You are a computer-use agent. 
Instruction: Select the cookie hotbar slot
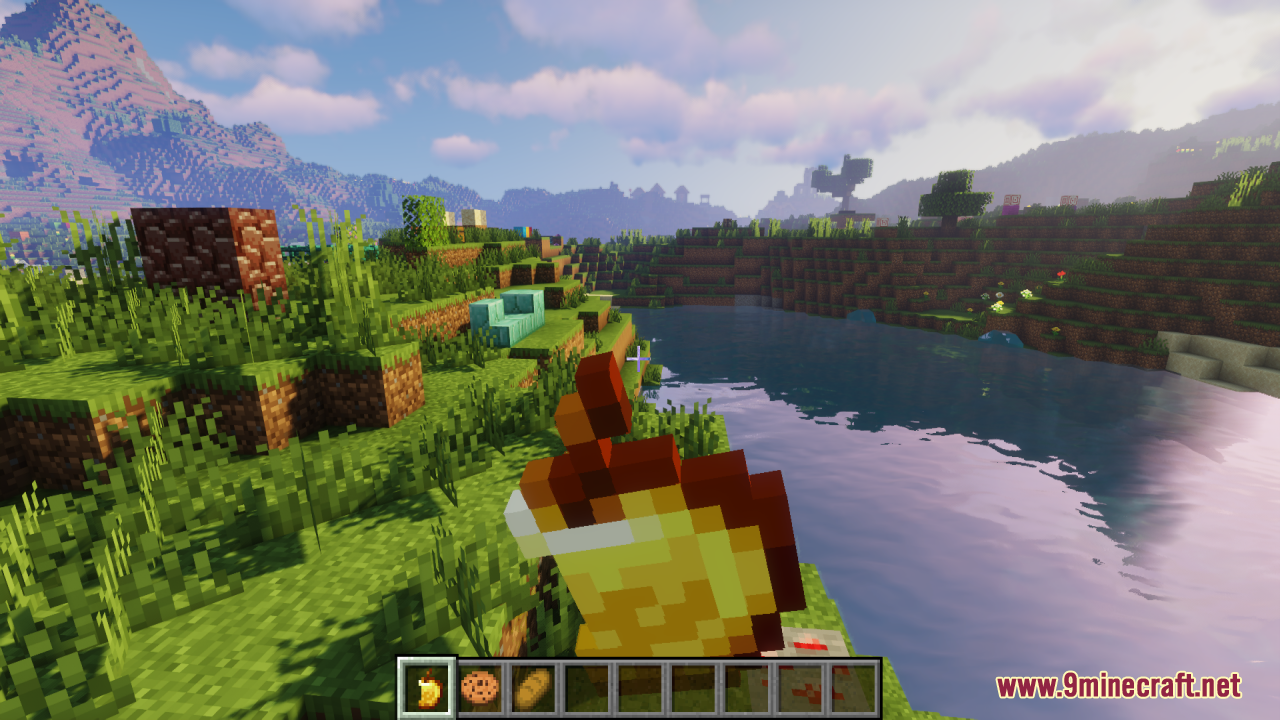coord(480,688)
